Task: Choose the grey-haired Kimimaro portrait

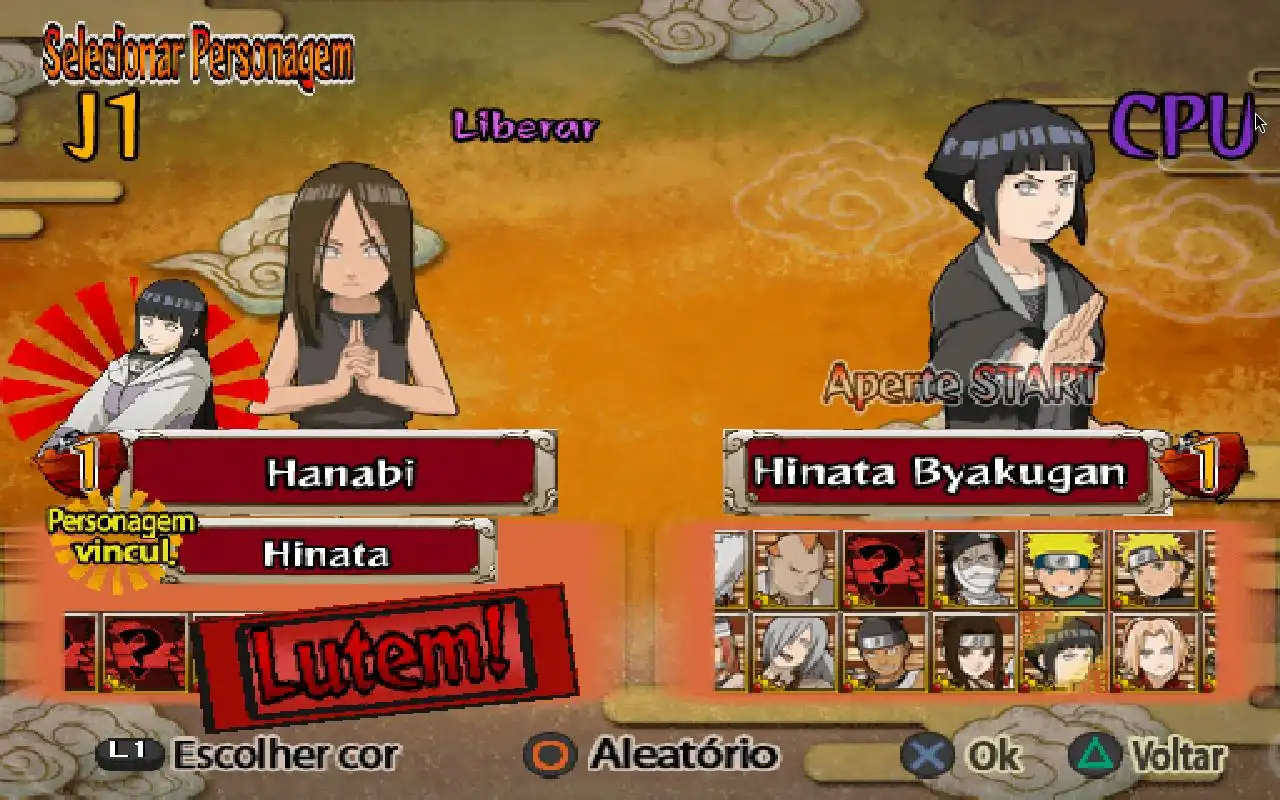Action: 794,651
